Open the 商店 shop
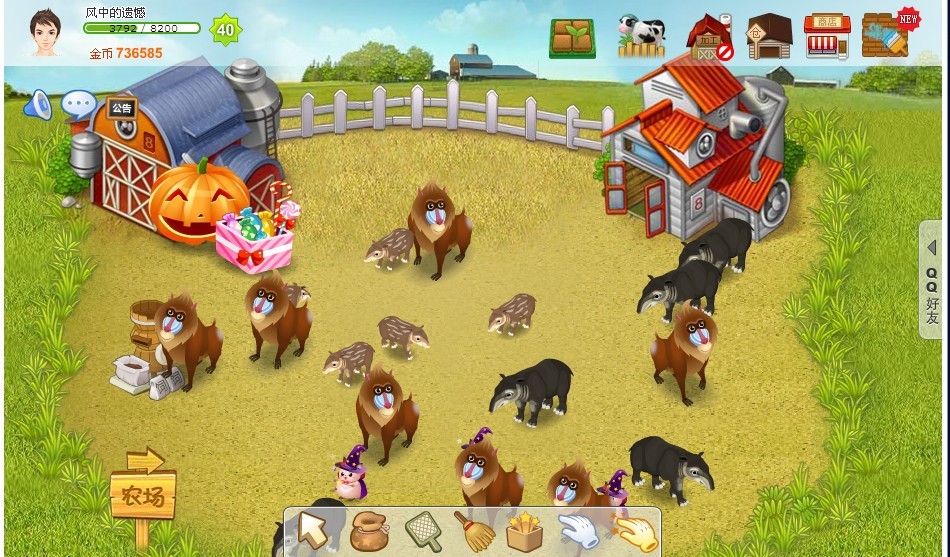 point(827,37)
